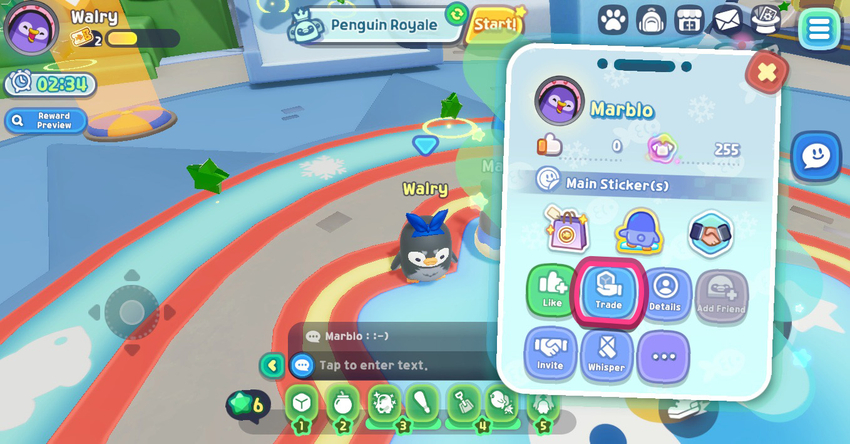Open the mailbox envelope icon

727,20
